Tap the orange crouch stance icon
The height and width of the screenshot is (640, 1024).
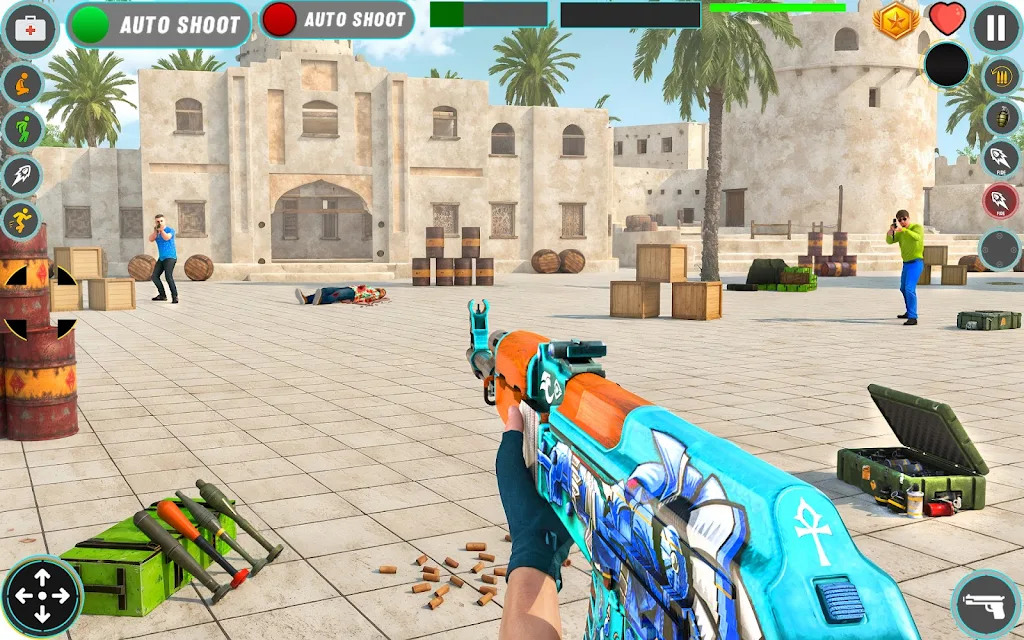pyautogui.click(x=22, y=83)
